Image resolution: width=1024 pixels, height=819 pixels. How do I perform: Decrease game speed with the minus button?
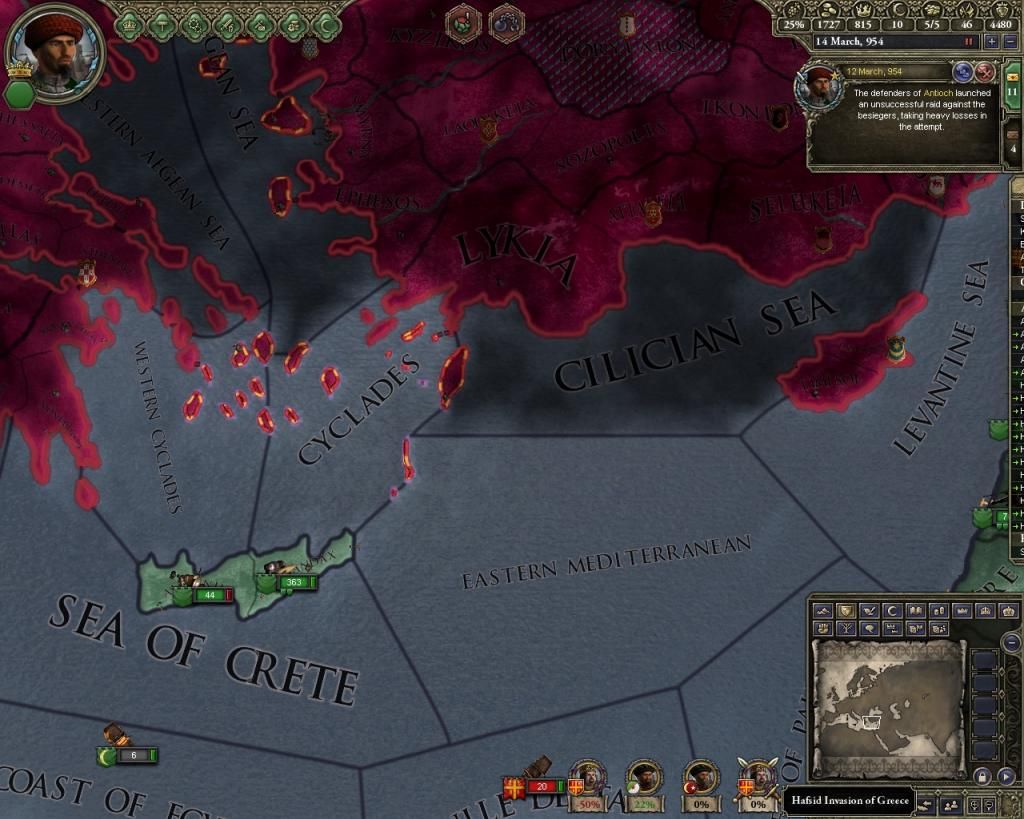click(1010, 42)
